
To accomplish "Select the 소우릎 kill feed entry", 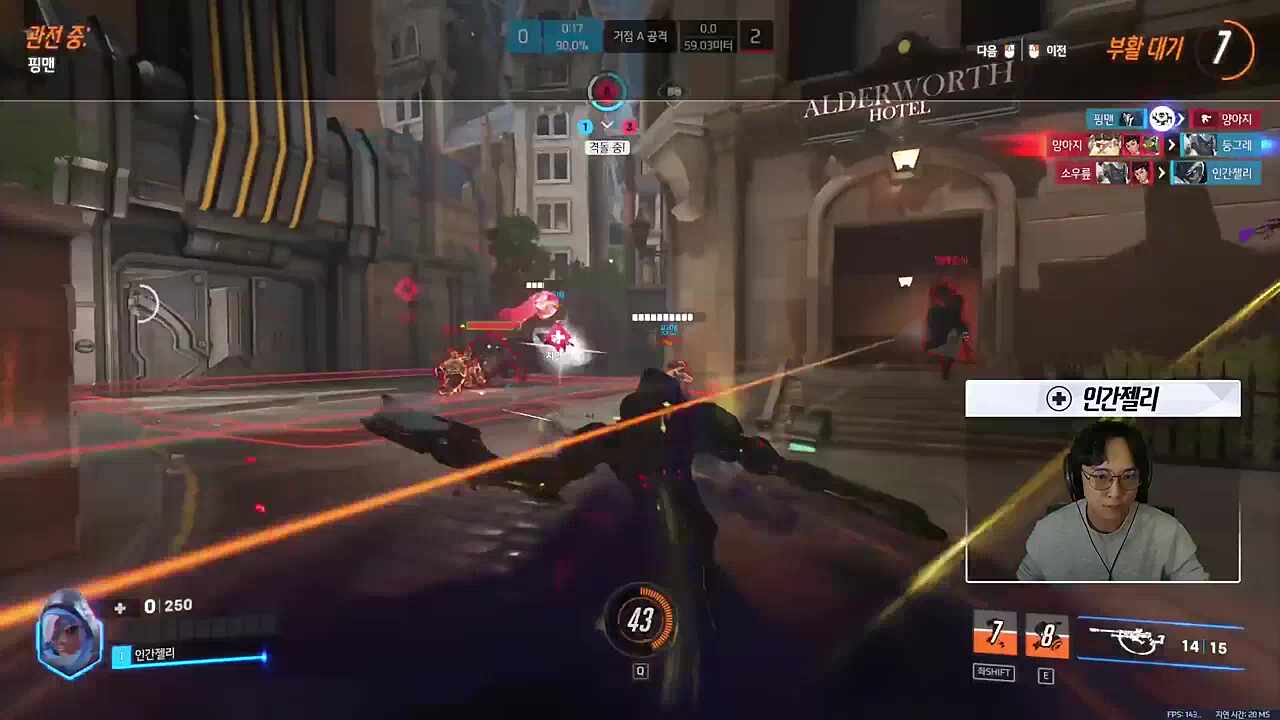I will tap(1076, 173).
